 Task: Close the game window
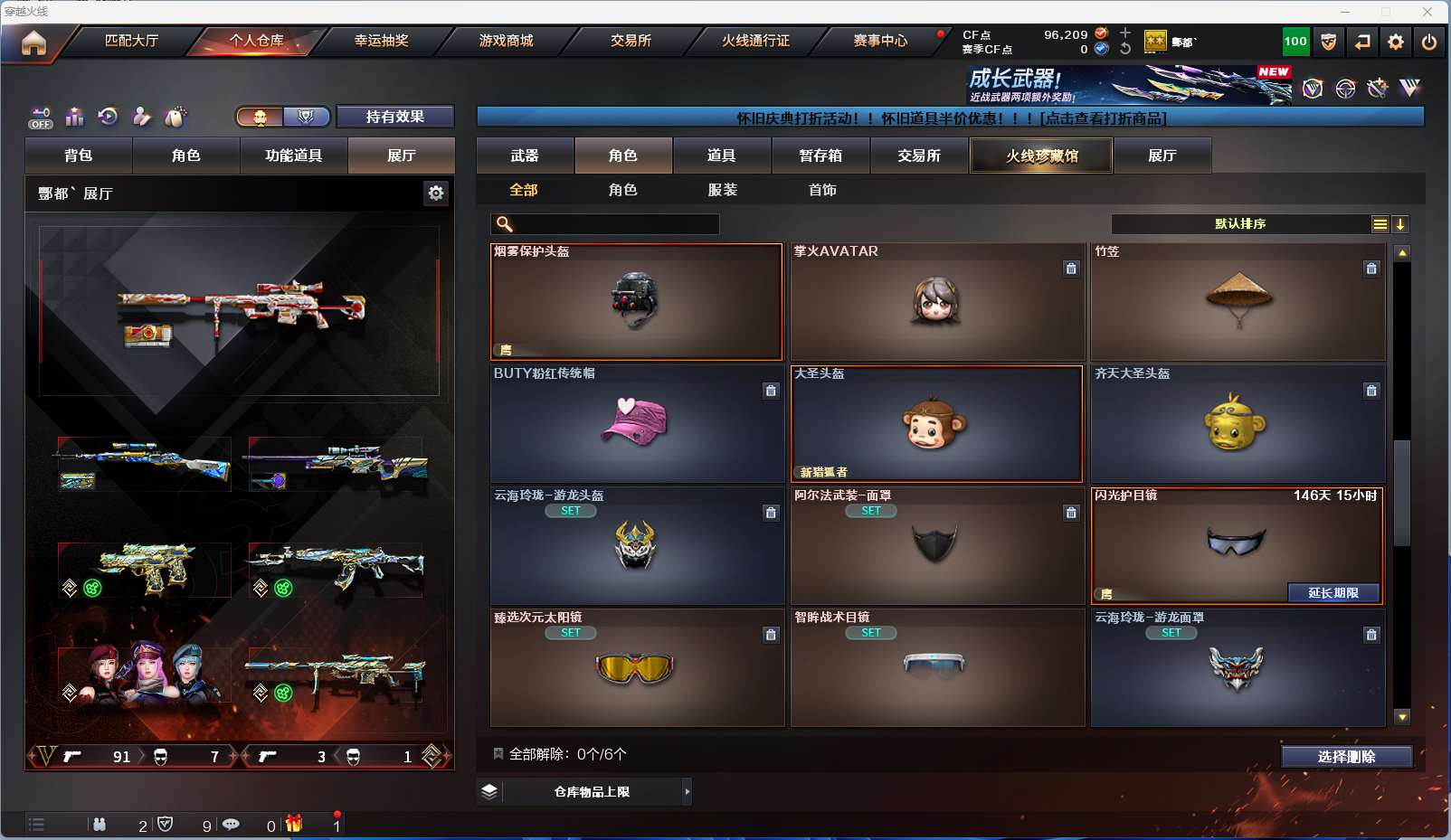click(x=1427, y=12)
